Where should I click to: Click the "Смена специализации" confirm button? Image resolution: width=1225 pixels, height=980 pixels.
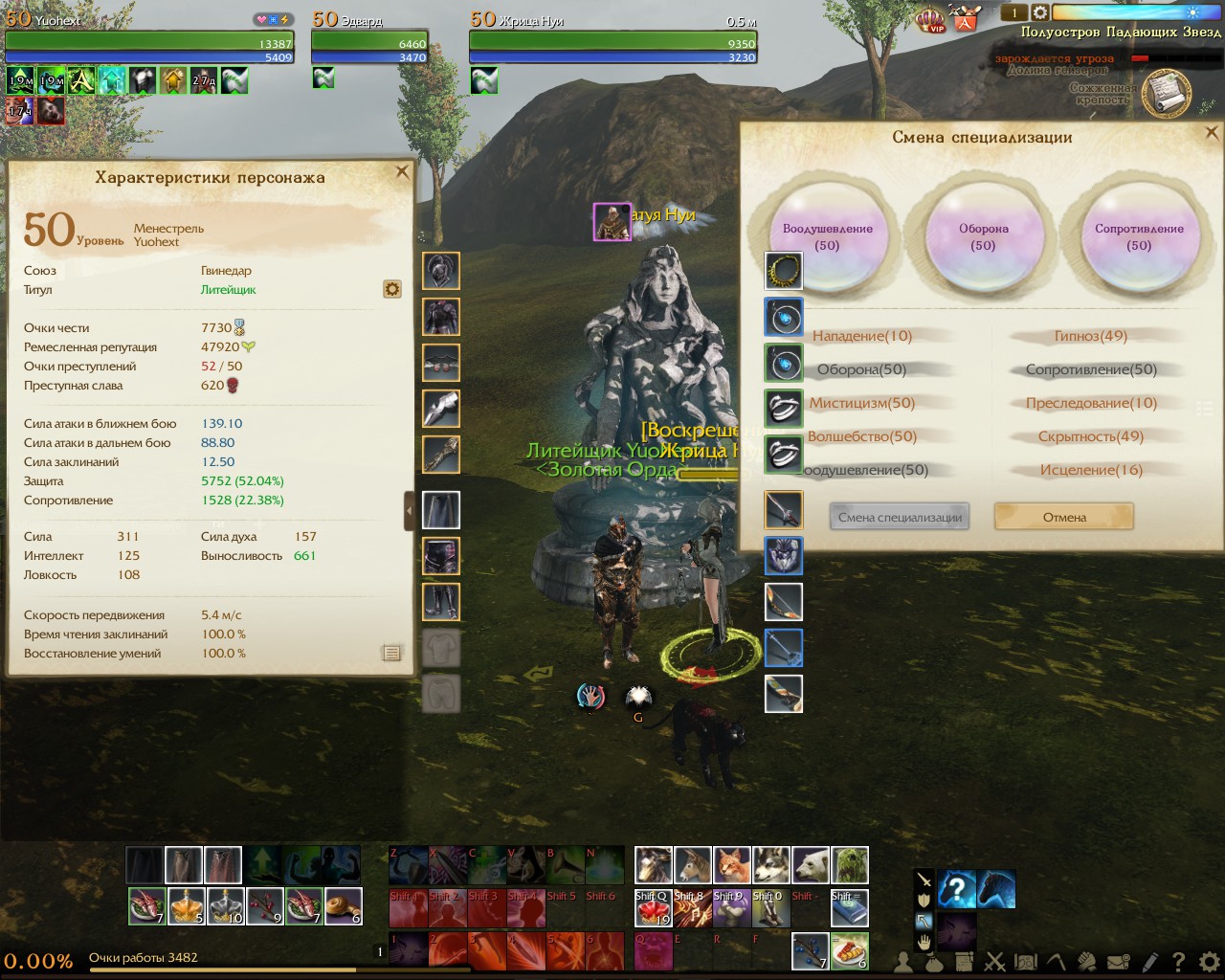pyautogui.click(x=900, y=517)
